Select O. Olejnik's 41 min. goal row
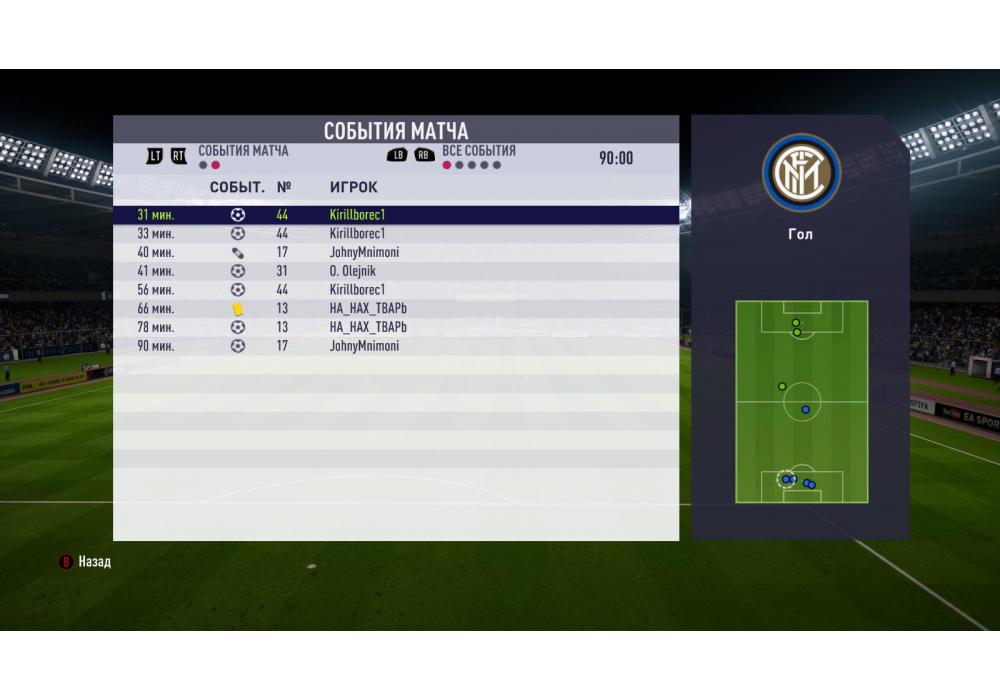Viewport: 1000px width, 700px height. tap(395, 271)
